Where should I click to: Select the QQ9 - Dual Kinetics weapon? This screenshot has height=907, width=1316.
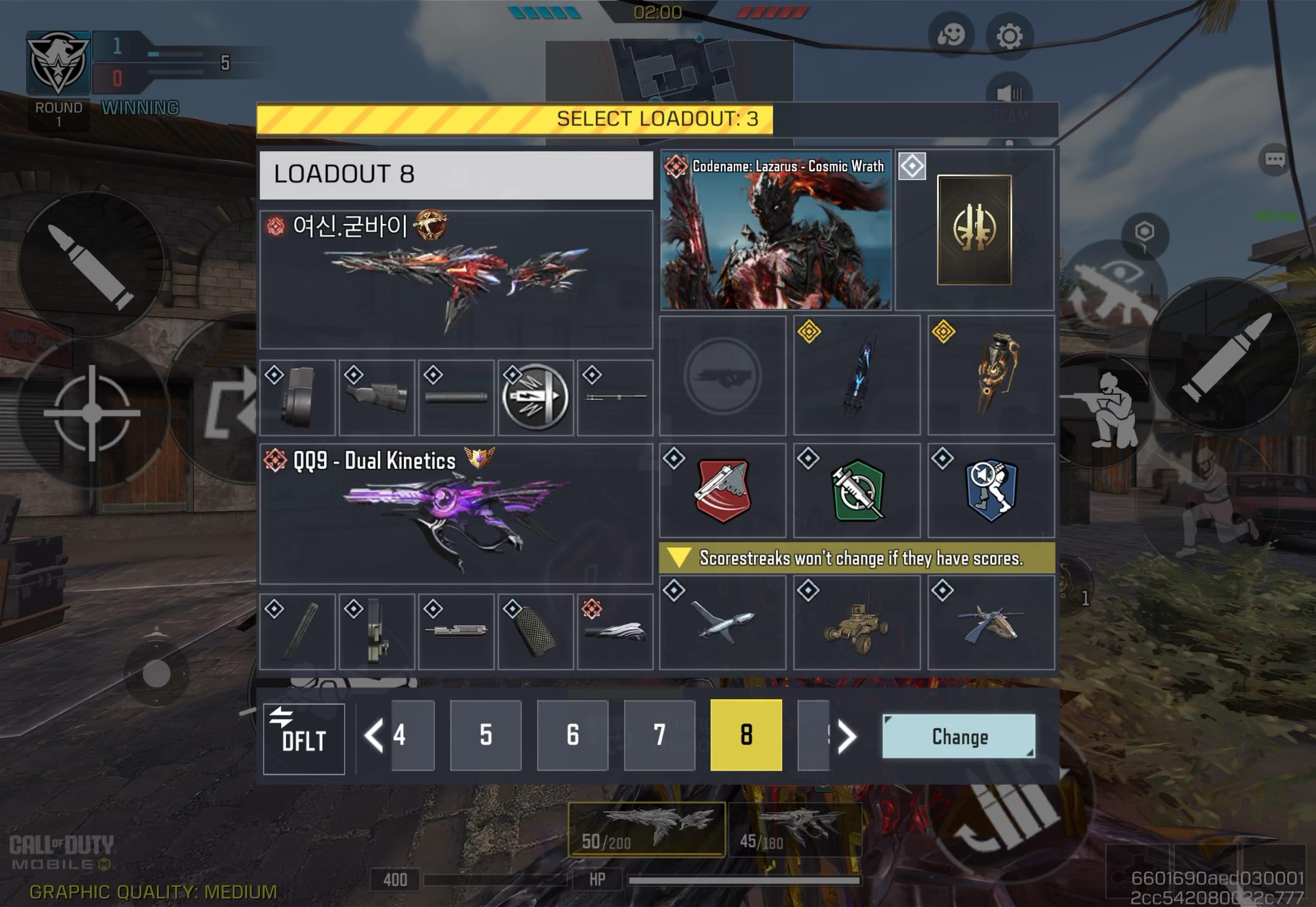coord(456,514)
